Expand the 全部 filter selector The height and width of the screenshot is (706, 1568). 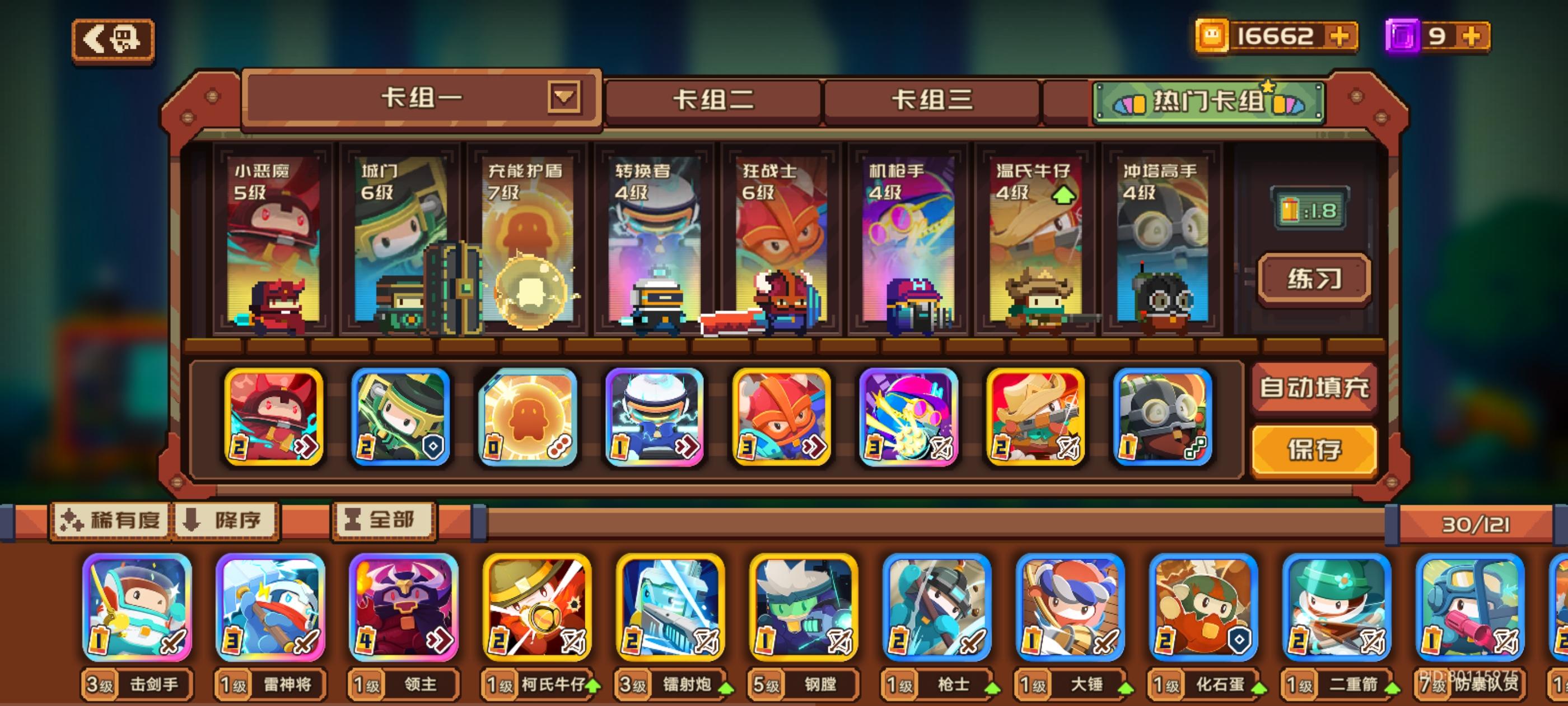click(x=384, y=521)
